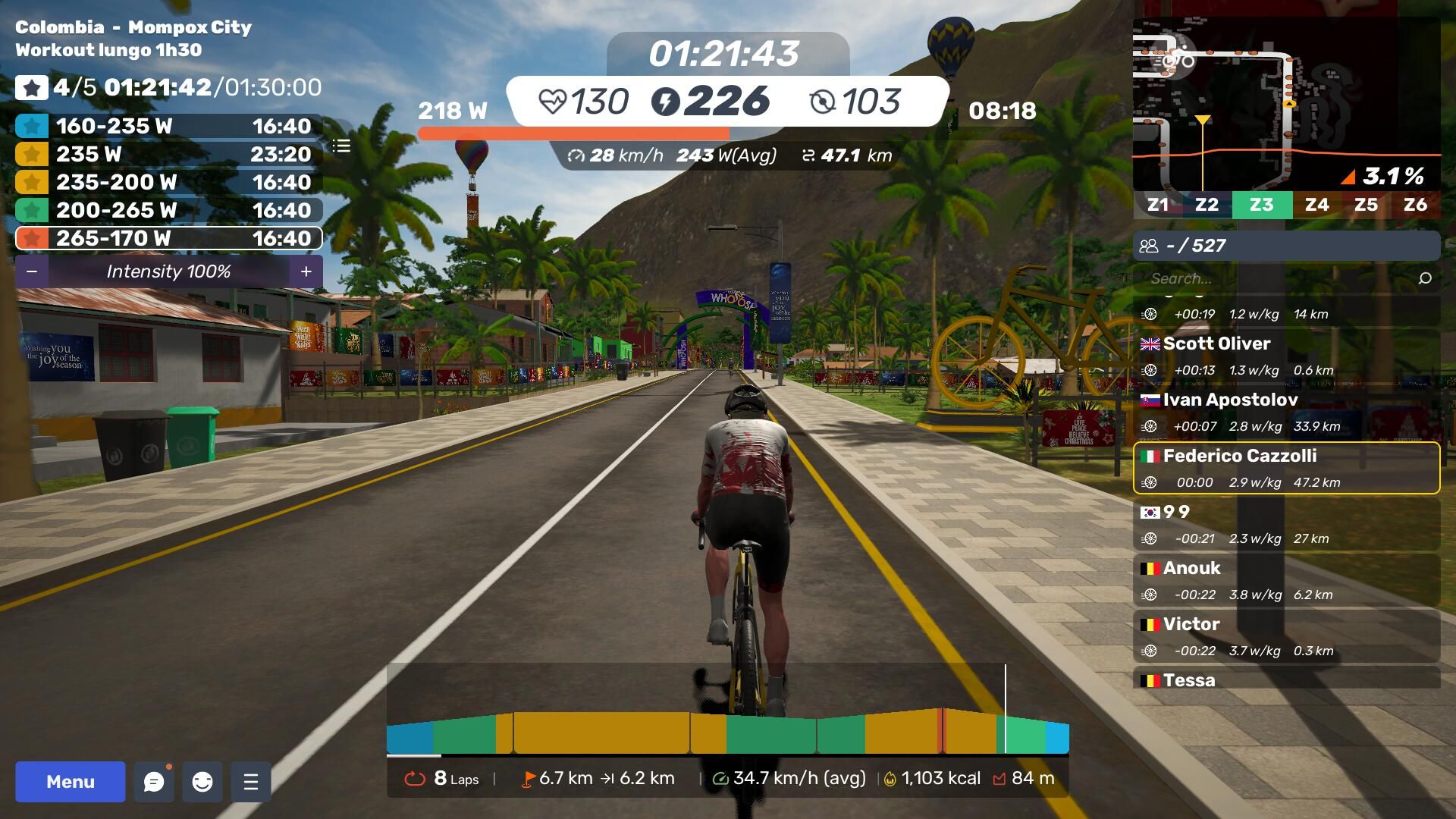1456x819 pixels.
Task: Select Ivan Apostolov in the rider list
Action: click(1286, 412)
